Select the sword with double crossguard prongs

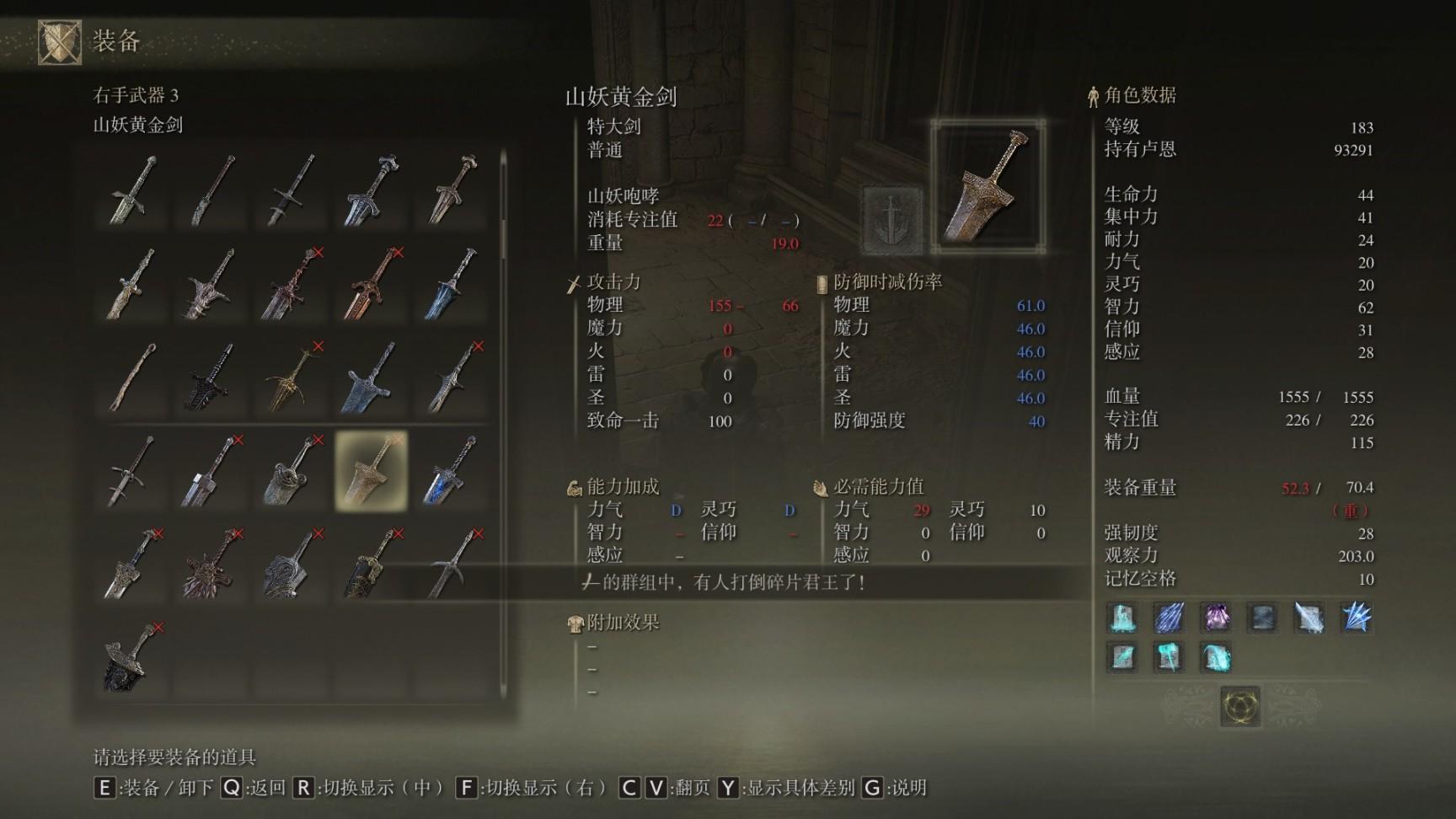(x=132, y=471)
